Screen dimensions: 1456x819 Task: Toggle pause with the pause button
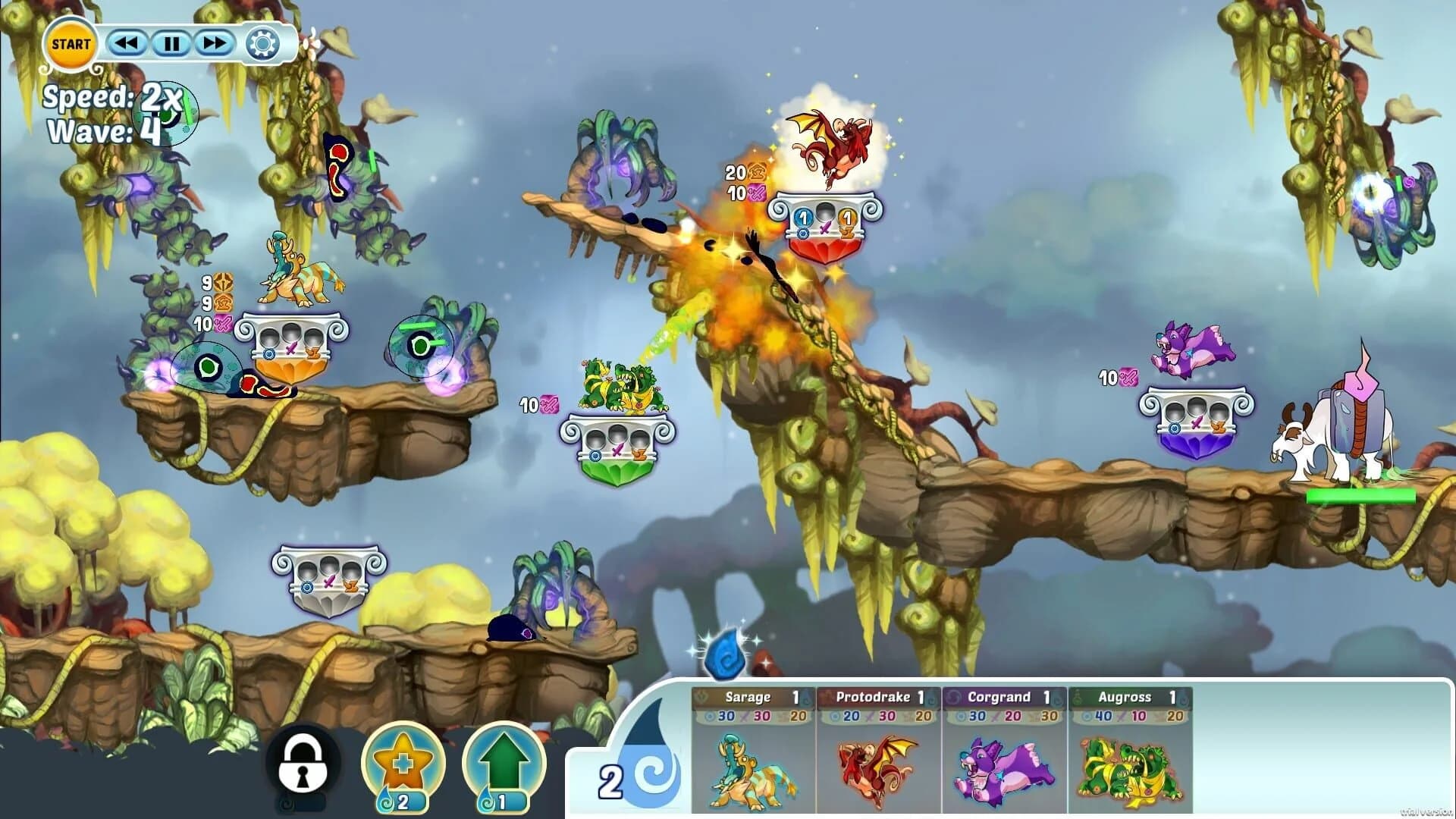171,43
